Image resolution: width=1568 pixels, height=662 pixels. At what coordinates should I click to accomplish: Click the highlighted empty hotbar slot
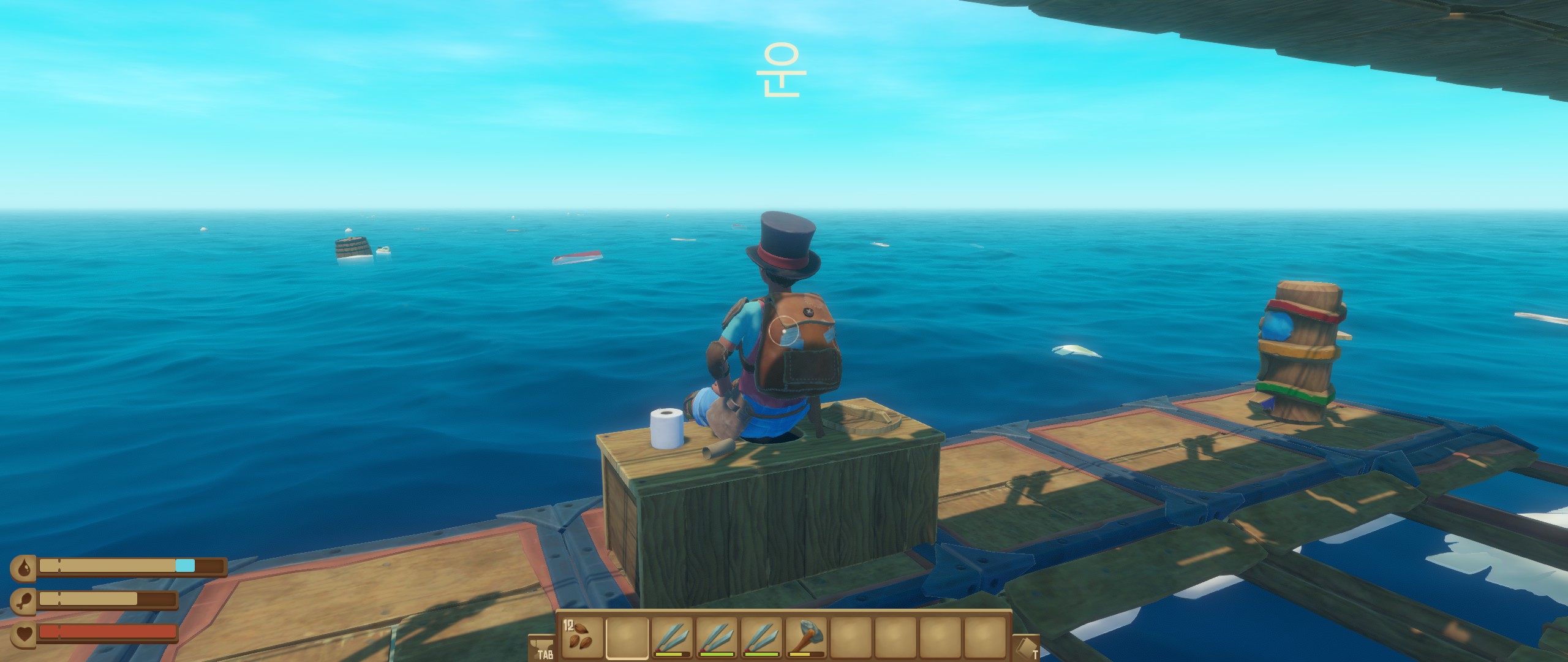coord(627,637)
